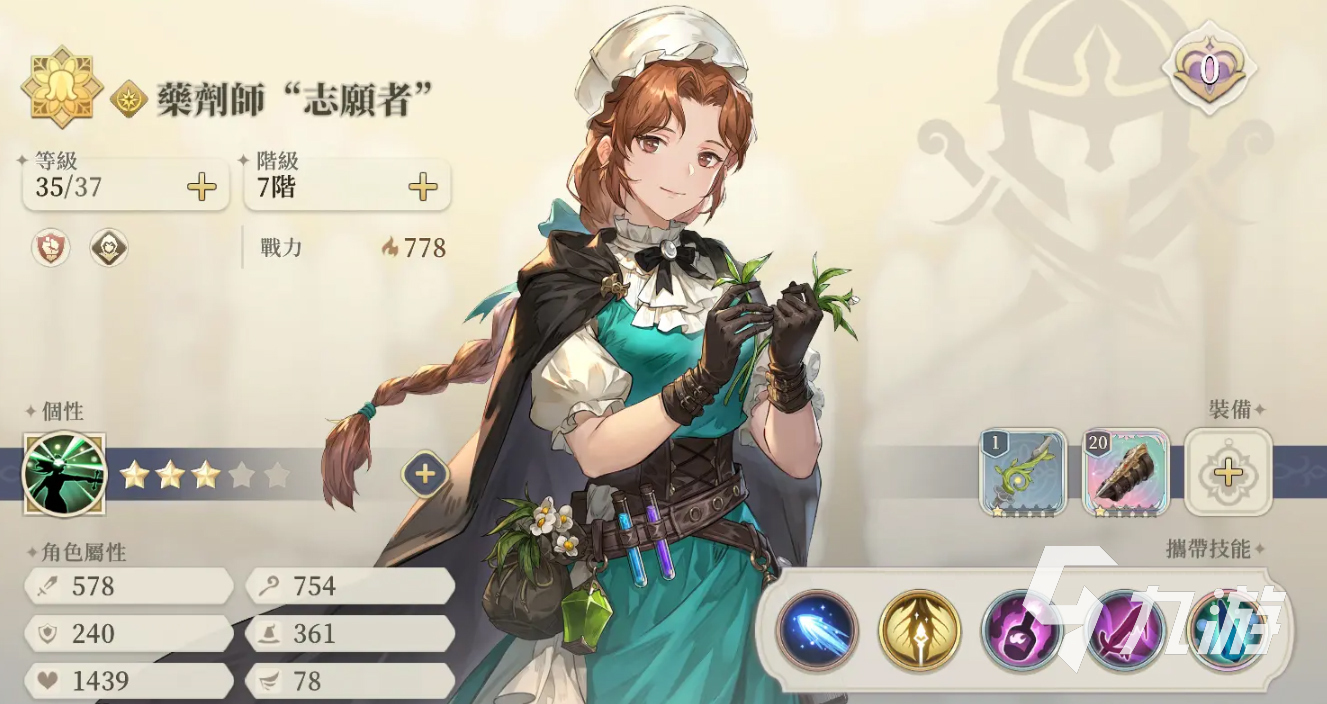Tap the dark diamond trait icon
The width and height of the screenshot is (1327, 704).
(x=109, y=247)
